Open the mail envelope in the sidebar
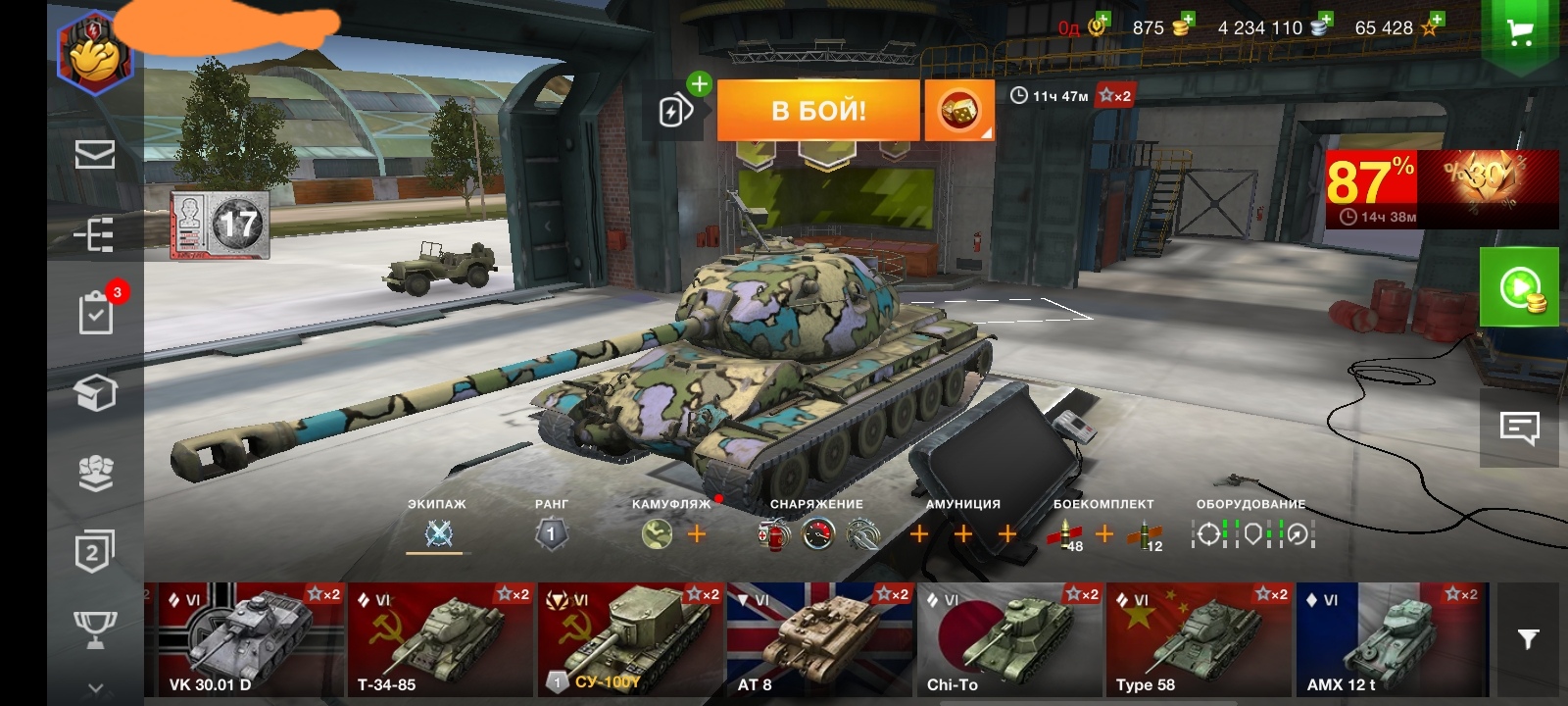The width and height of the screenshot is (1568, 706). 95,154
